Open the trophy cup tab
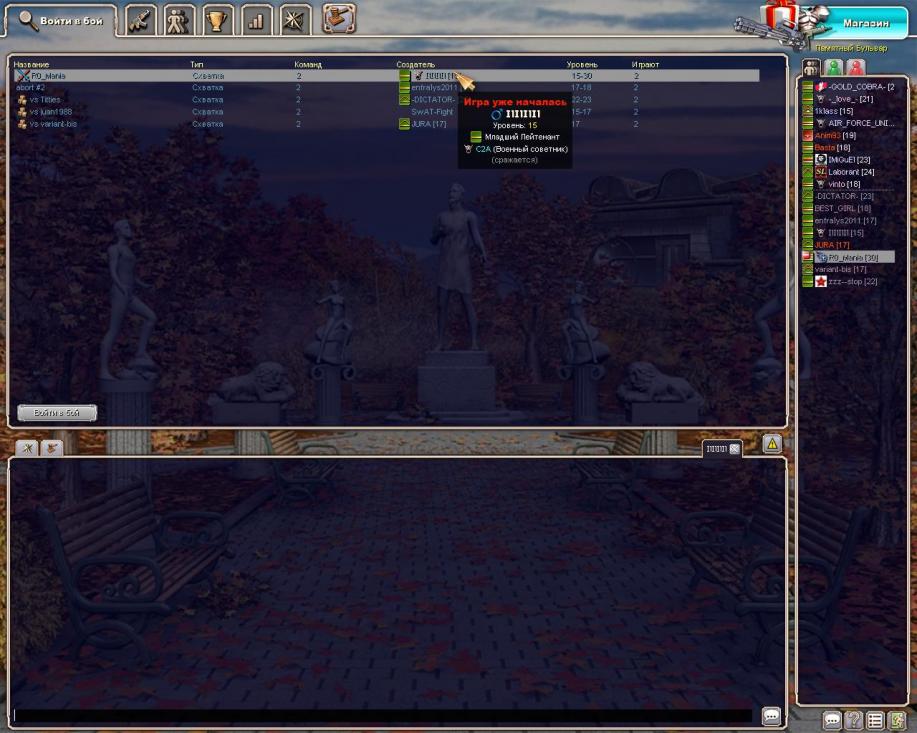 click(217, 20)
